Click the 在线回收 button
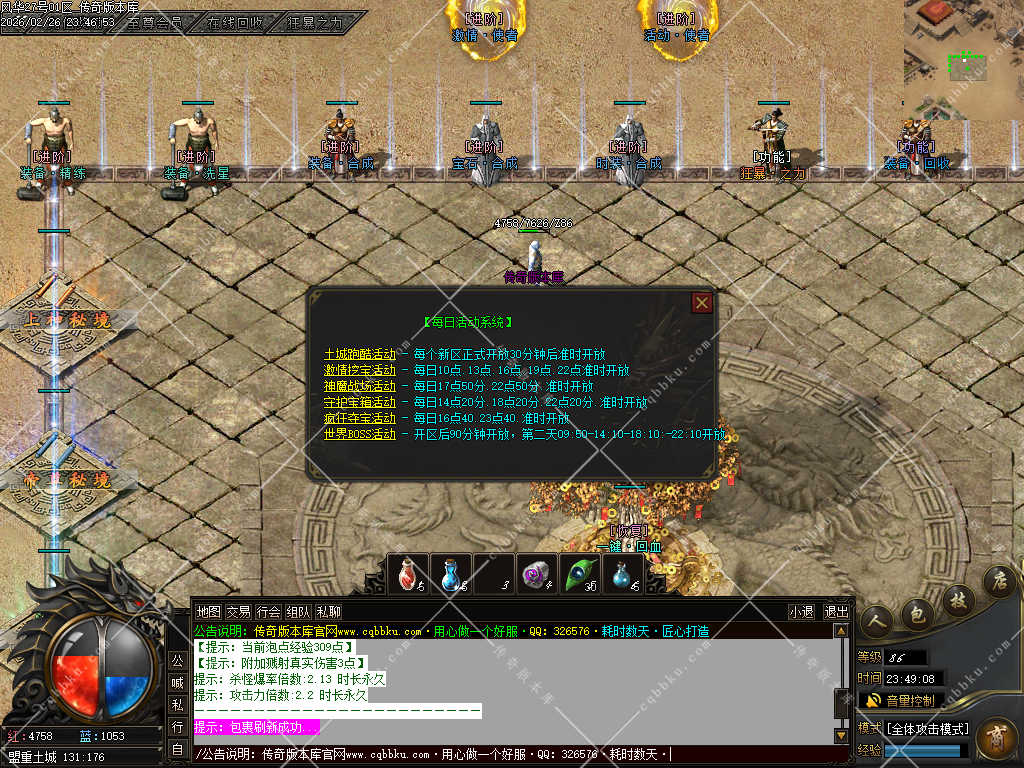 click(236, 22)
